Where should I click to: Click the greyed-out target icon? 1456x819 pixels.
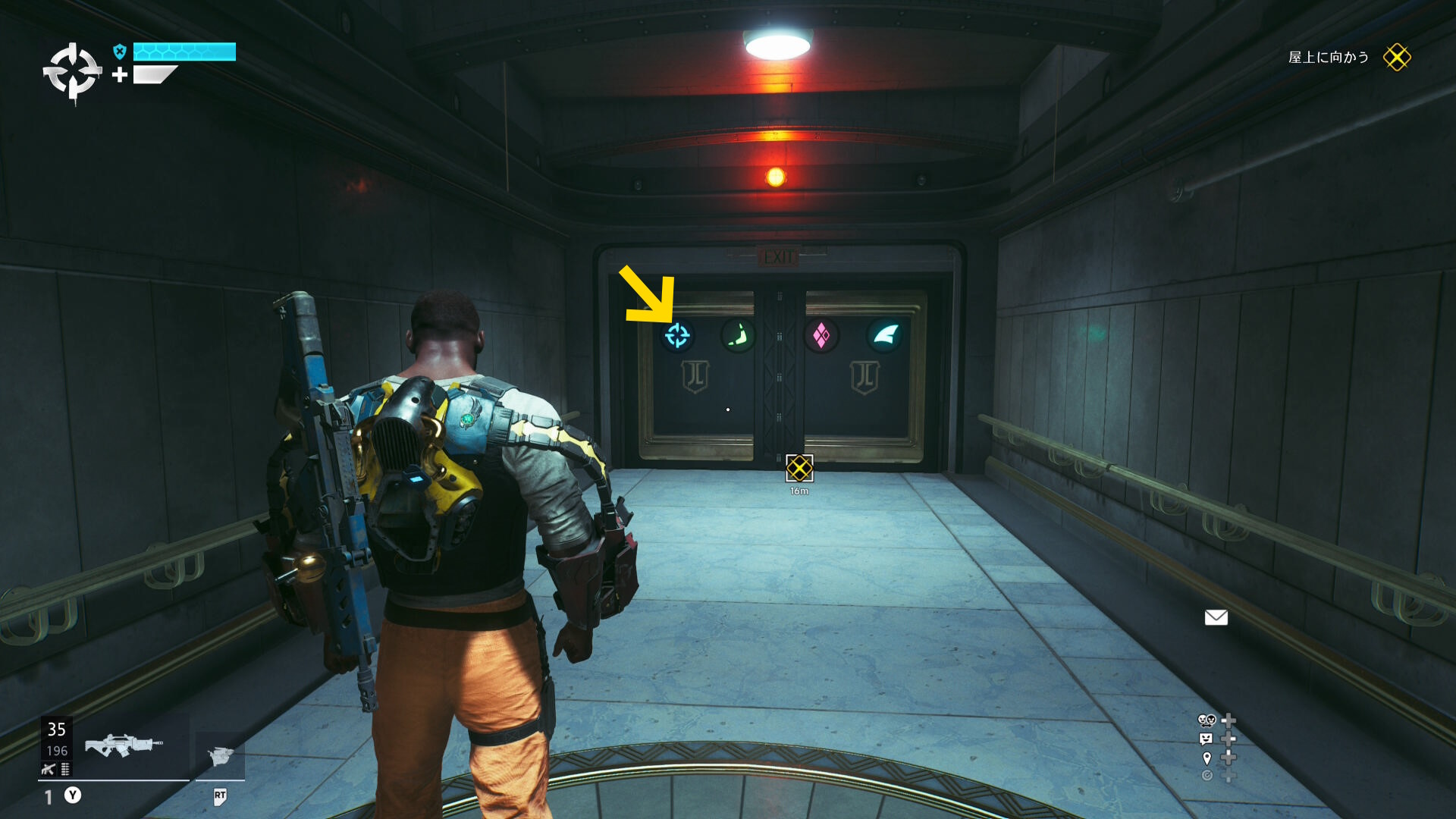1207,776
